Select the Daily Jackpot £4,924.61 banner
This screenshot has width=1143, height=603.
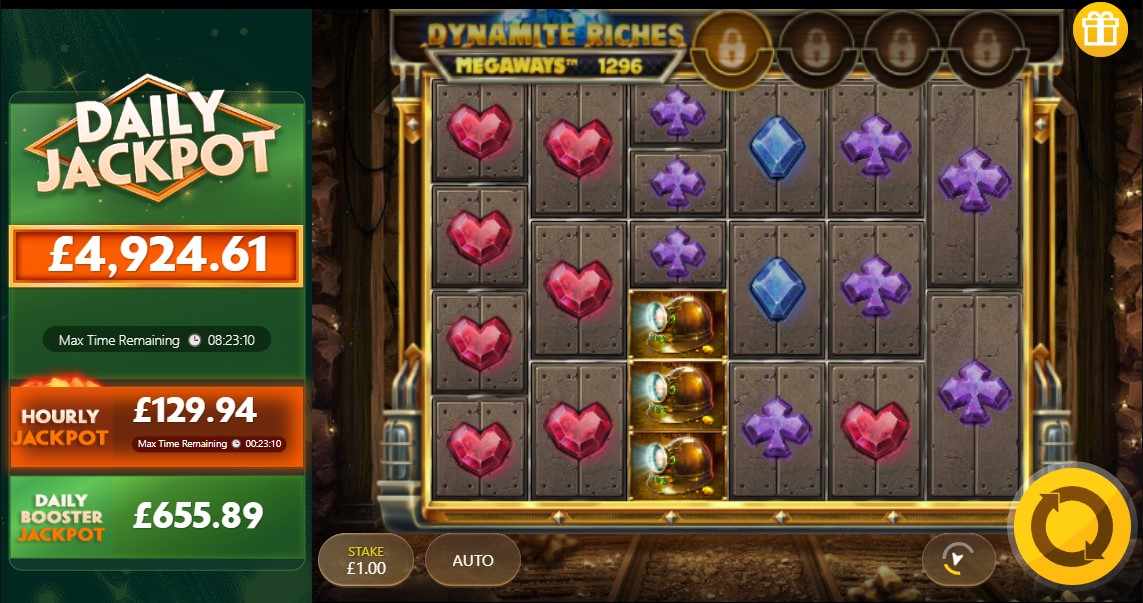point(156,256)
